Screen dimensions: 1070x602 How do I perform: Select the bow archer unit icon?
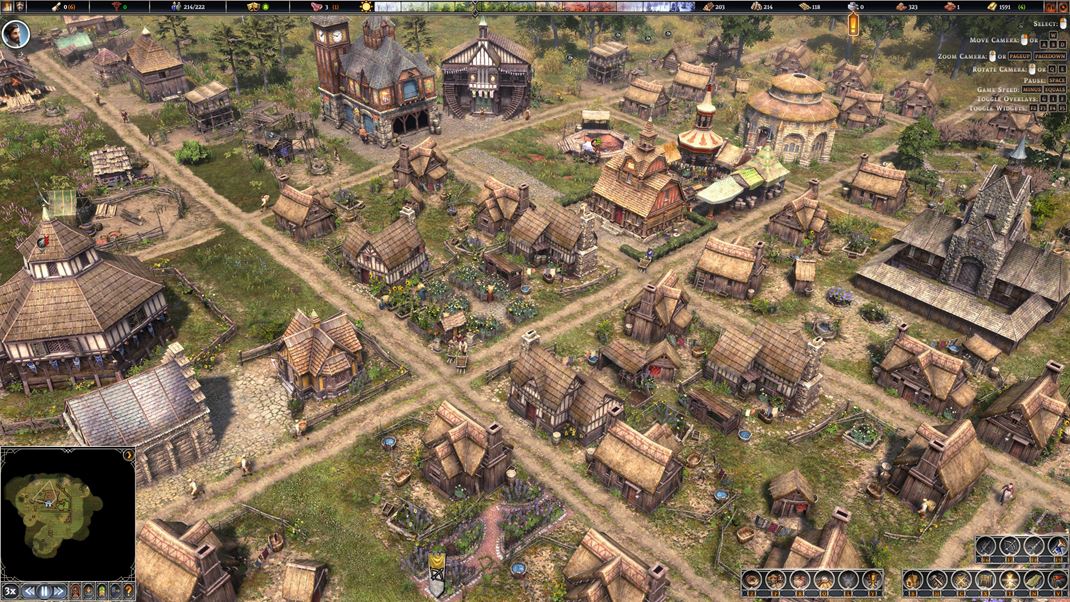[x=1009, y=545]
